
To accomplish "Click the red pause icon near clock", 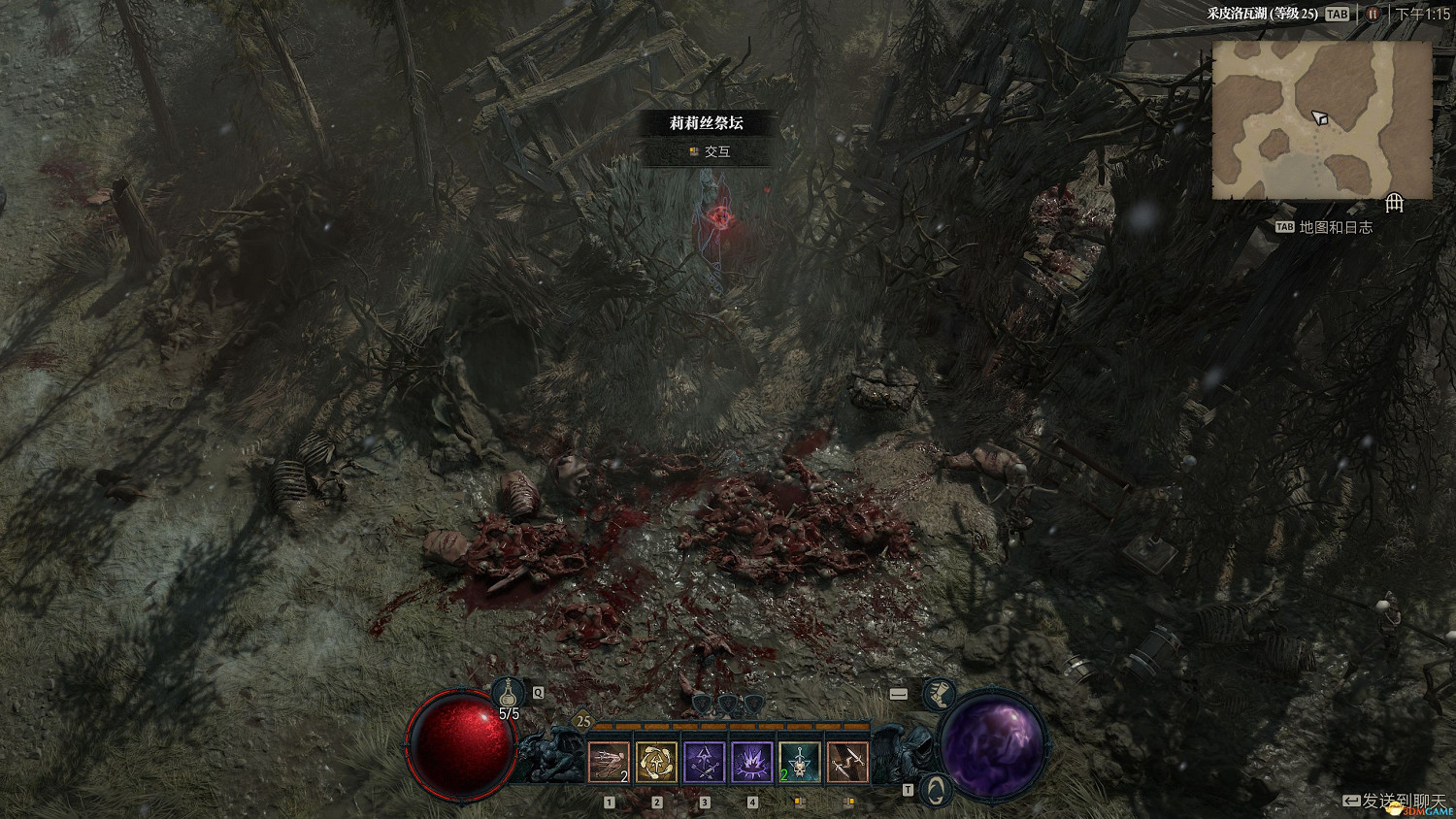I will click(x=1372, y=14).
